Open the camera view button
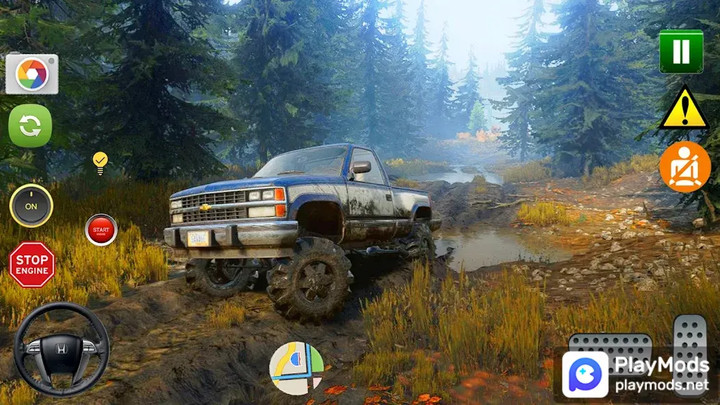 click(32, 74)
